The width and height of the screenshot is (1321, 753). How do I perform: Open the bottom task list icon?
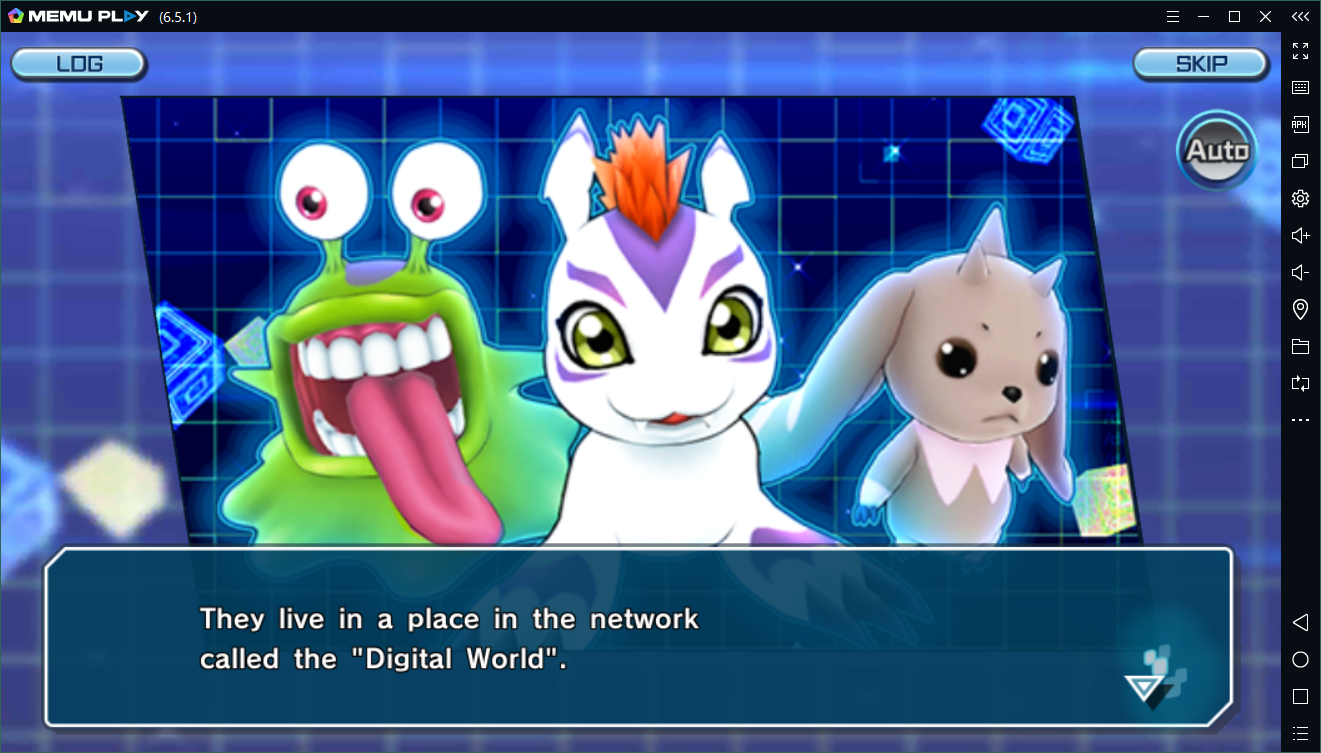1300,731
